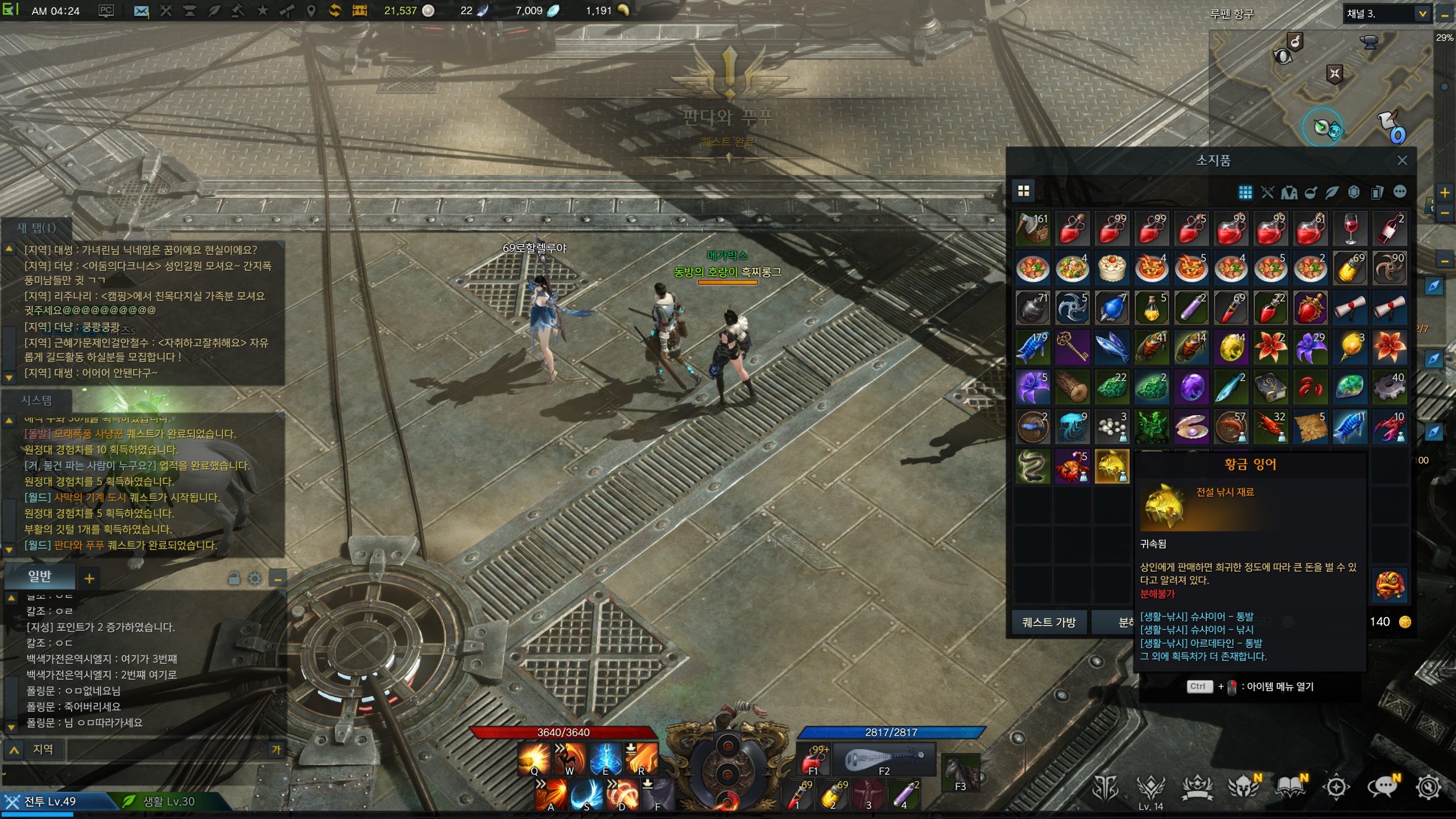
Task: Toggle the chat lock icon
Action: coord(234,579)
